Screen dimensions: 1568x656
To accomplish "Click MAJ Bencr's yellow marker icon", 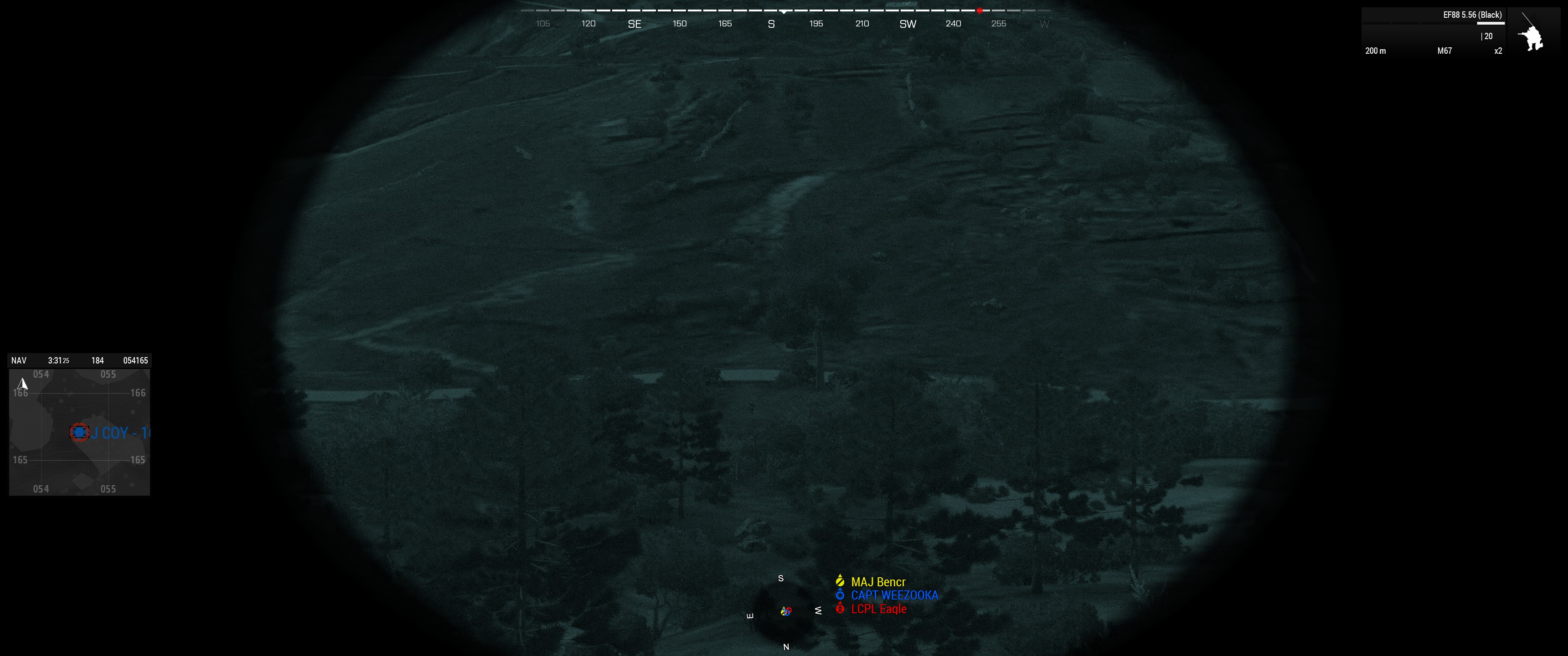I will click(840, 581).
